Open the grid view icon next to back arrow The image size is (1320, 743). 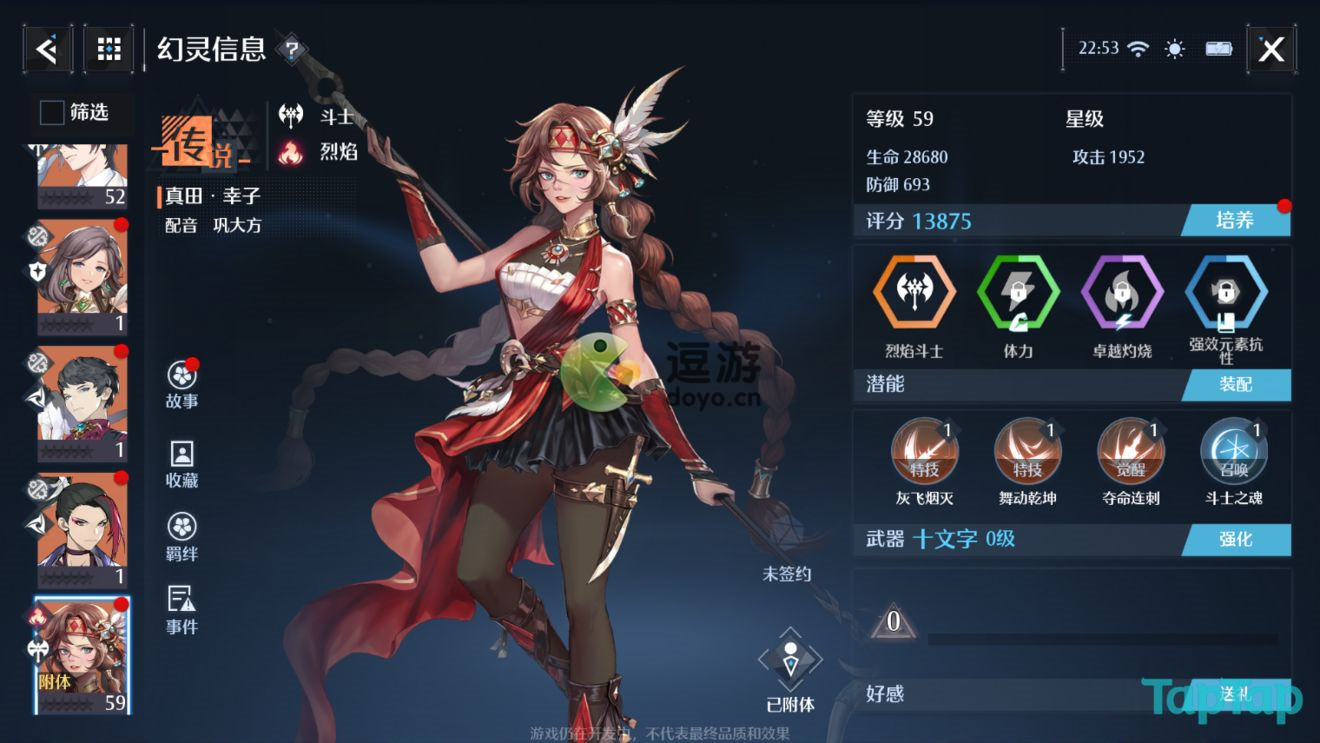(x=108, y=47)
